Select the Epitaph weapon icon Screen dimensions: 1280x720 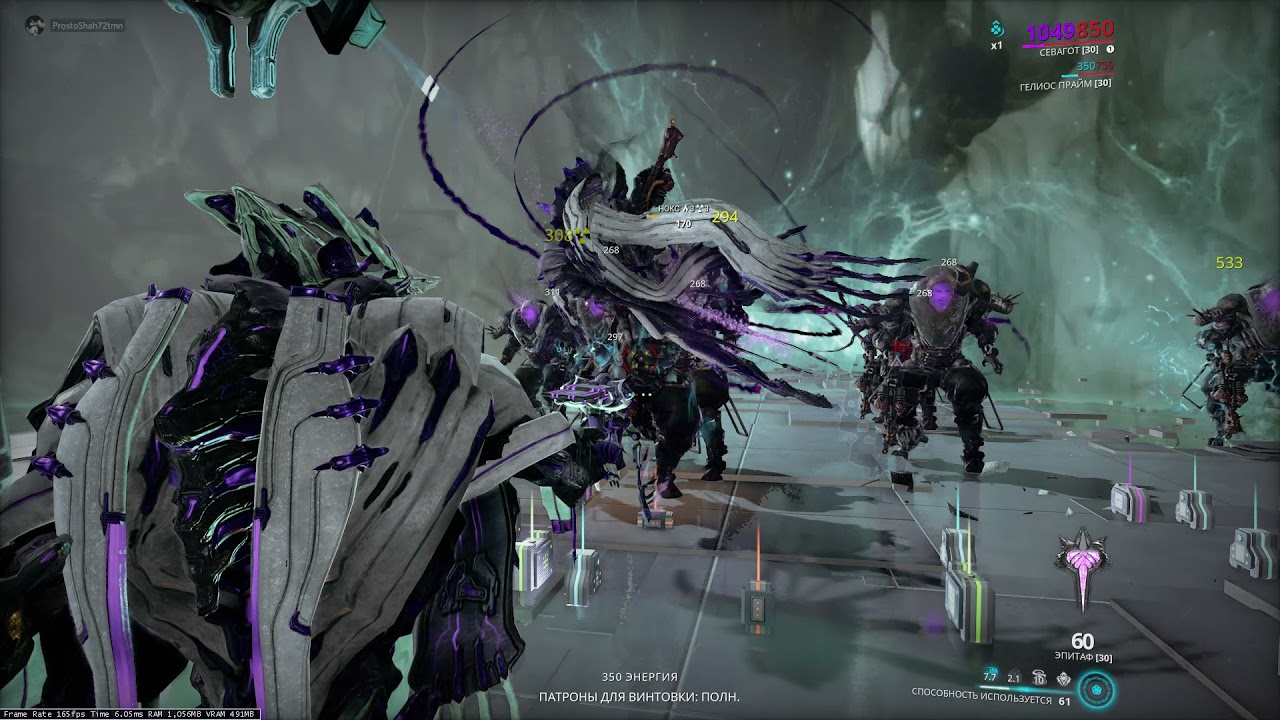click(x=1082, y=566)
